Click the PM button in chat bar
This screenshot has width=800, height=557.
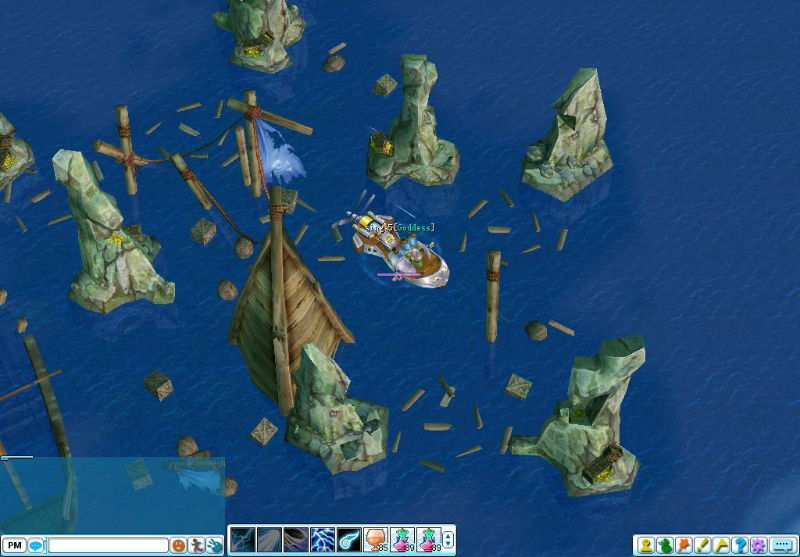[13, 545]
